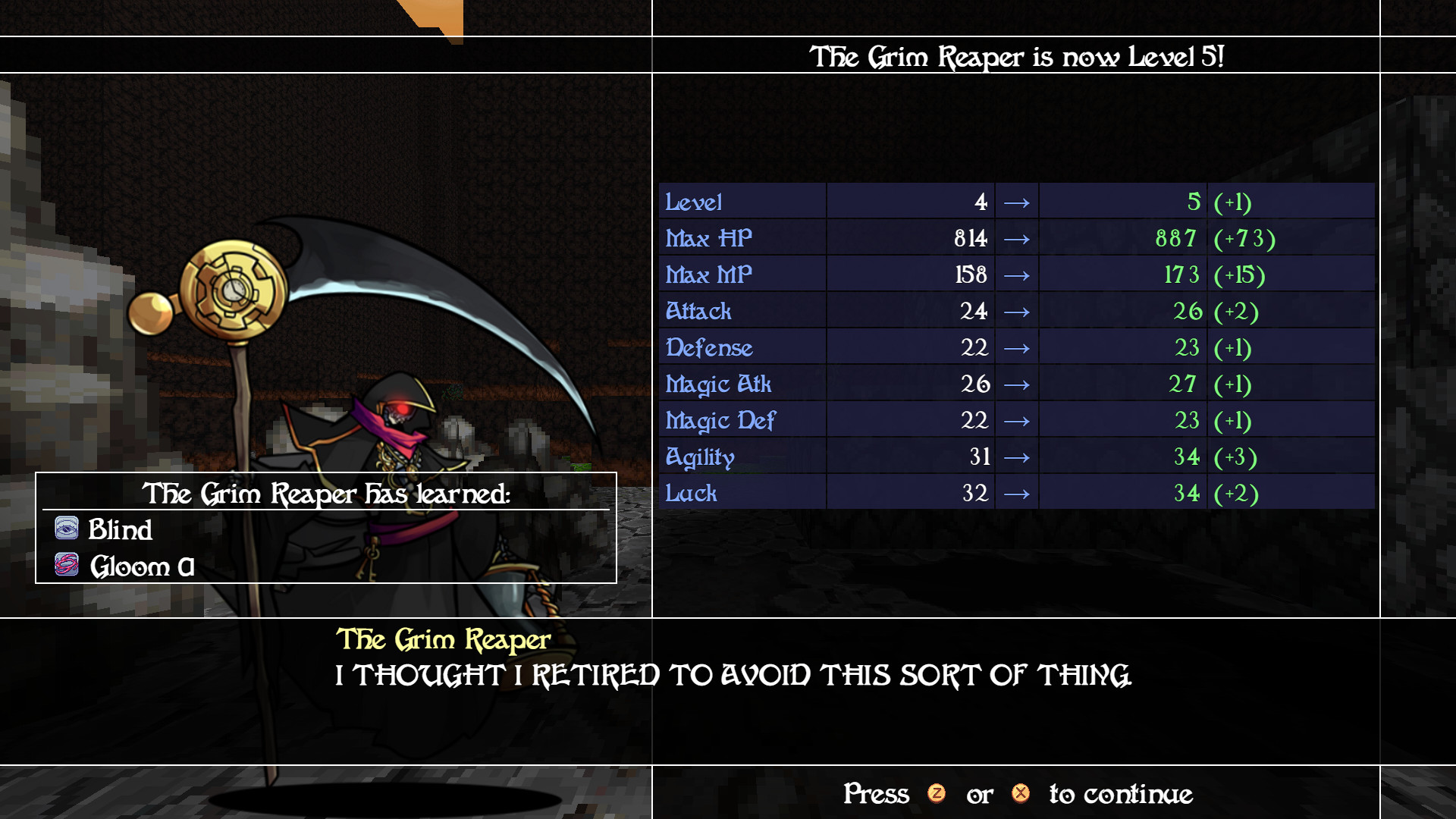Select the Max MP stat label
This screenshot has height=819, width=1456.
pos(708,275)
